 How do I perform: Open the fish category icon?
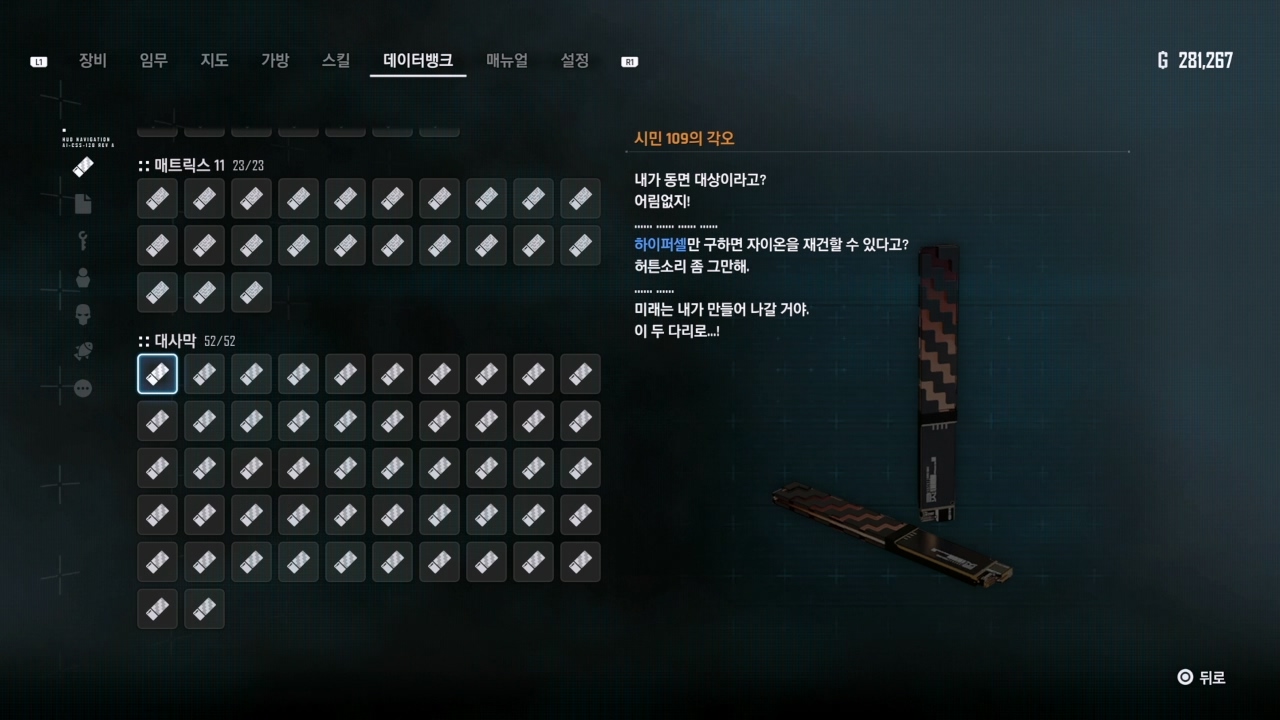point(83,352)
